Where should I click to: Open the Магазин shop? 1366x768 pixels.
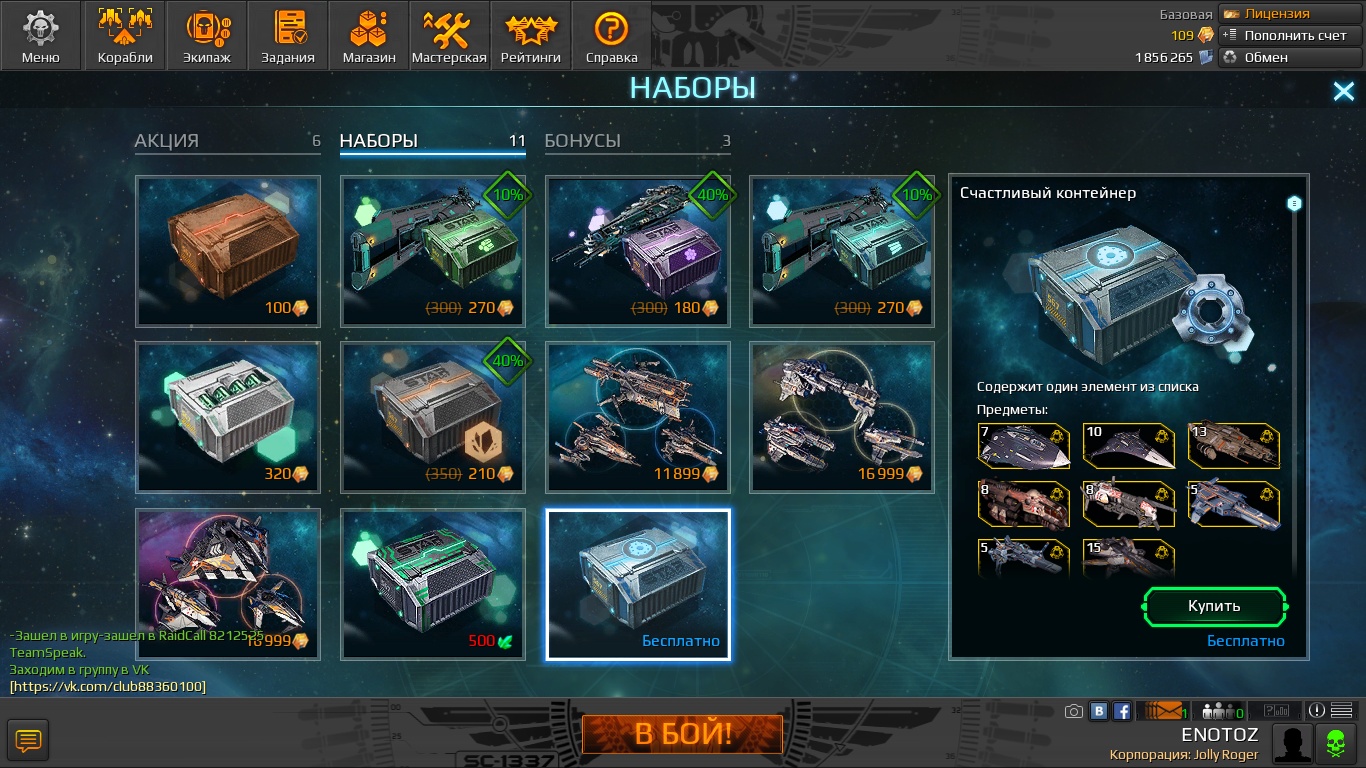point(369,36)
